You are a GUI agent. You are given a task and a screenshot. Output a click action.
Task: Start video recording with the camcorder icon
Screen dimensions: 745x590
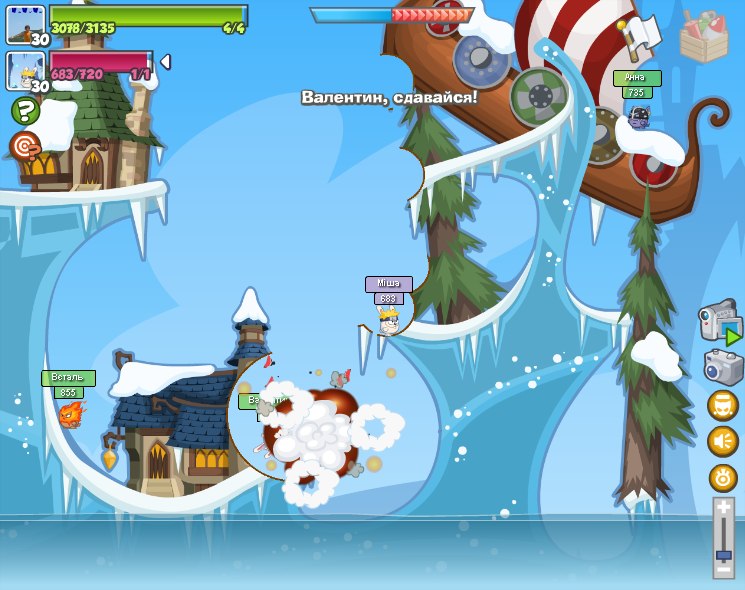pyautogui.click(x=719, y=322)
